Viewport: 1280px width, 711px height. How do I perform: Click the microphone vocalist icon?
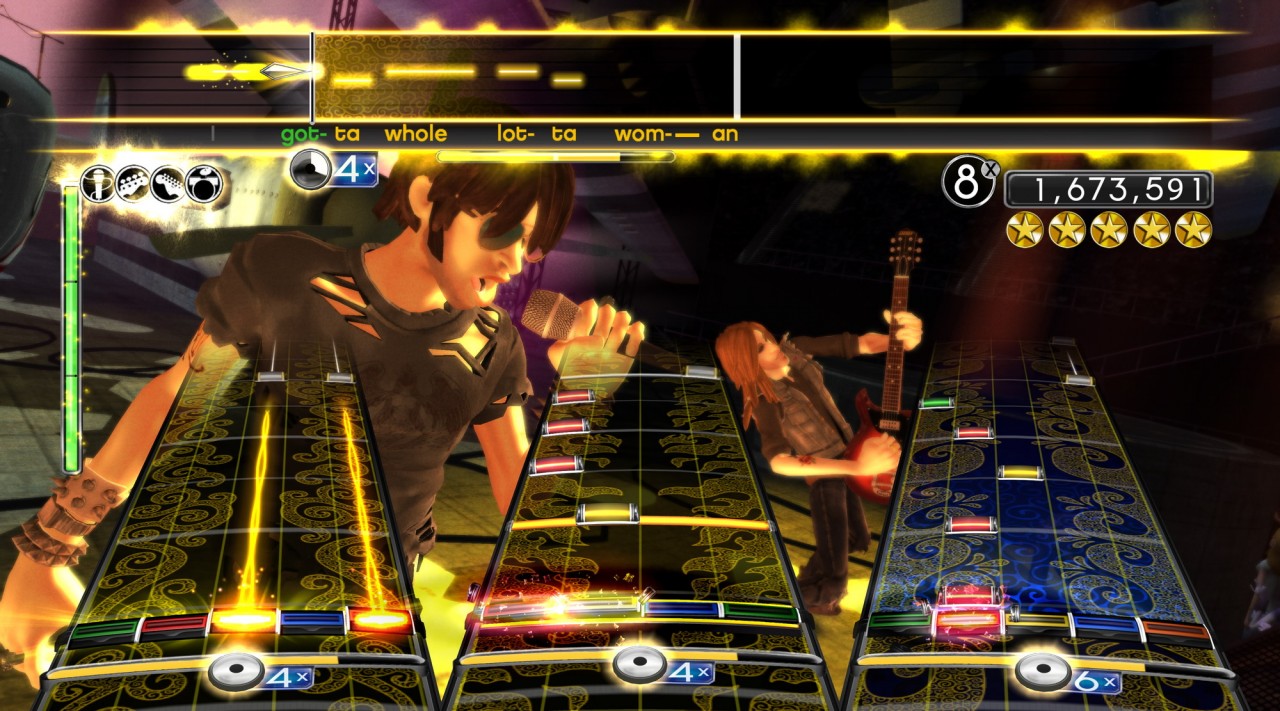[x=98, y=184]
